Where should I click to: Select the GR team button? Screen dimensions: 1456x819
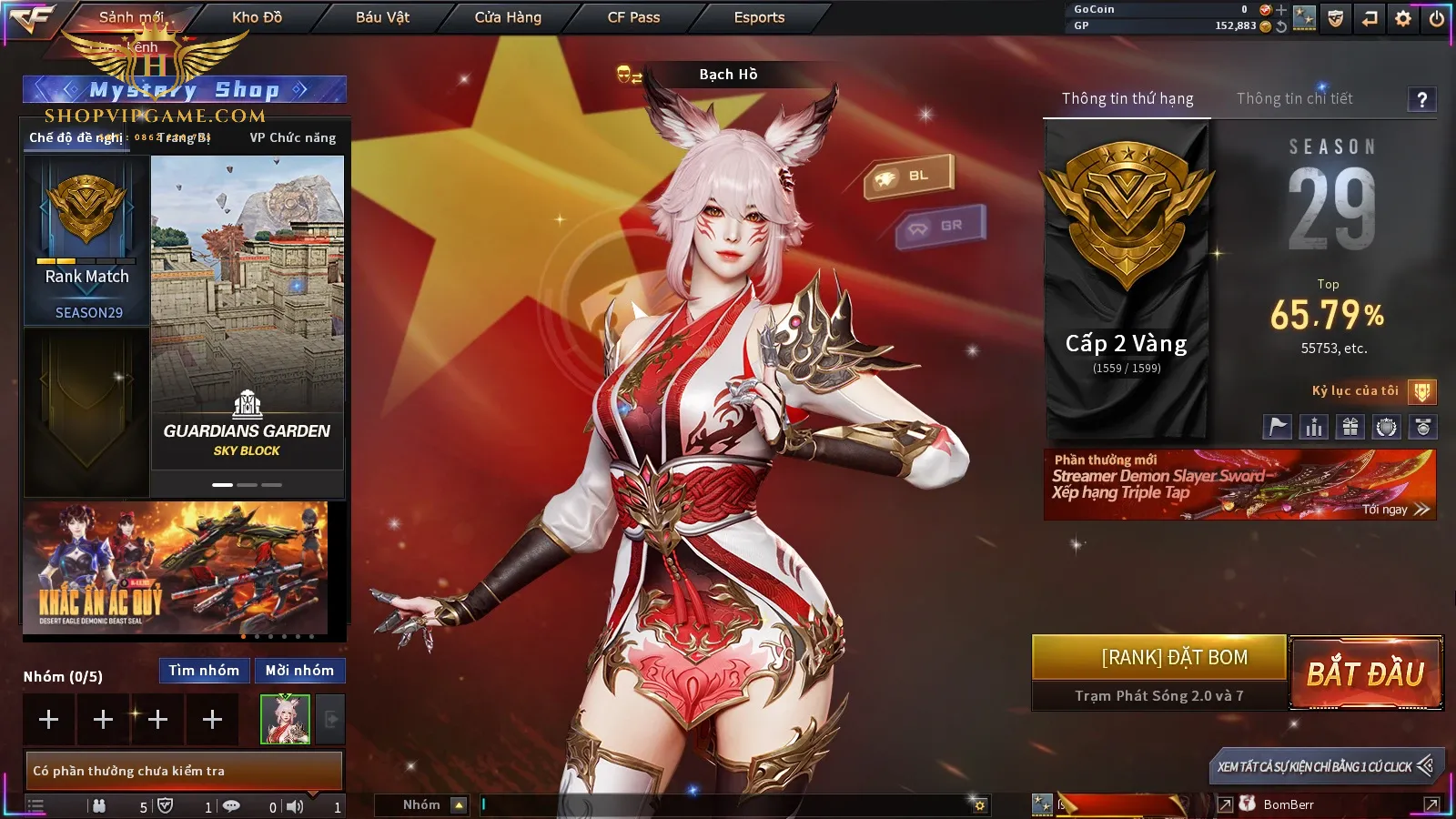point(941,226)
